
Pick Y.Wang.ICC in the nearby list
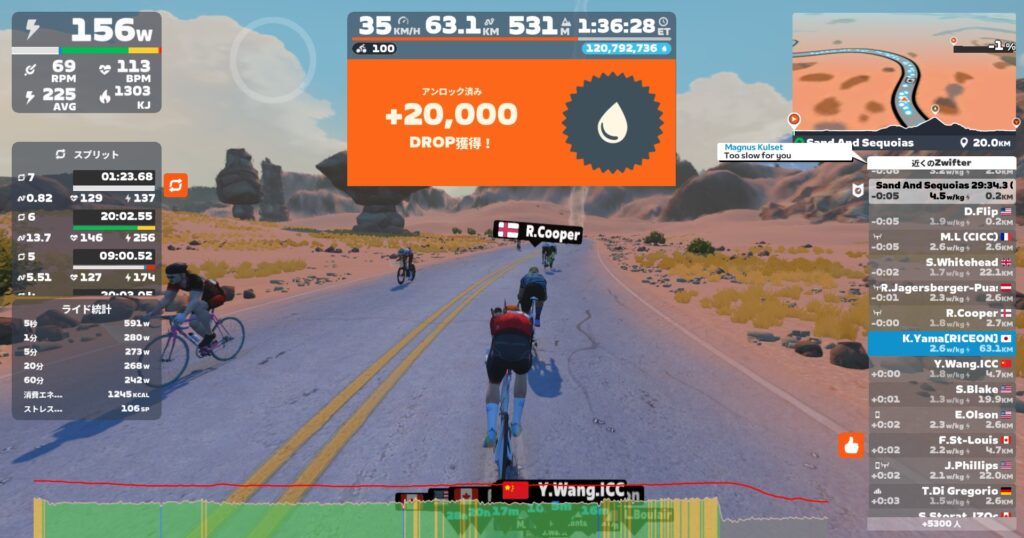(x=940, y=369)
